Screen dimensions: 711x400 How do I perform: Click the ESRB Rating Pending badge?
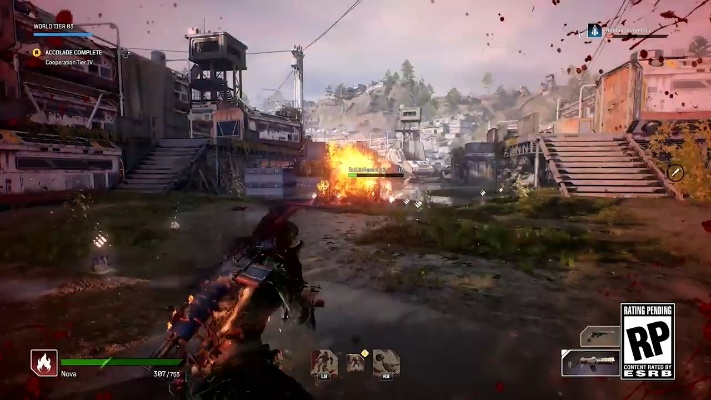click(647, 341)
